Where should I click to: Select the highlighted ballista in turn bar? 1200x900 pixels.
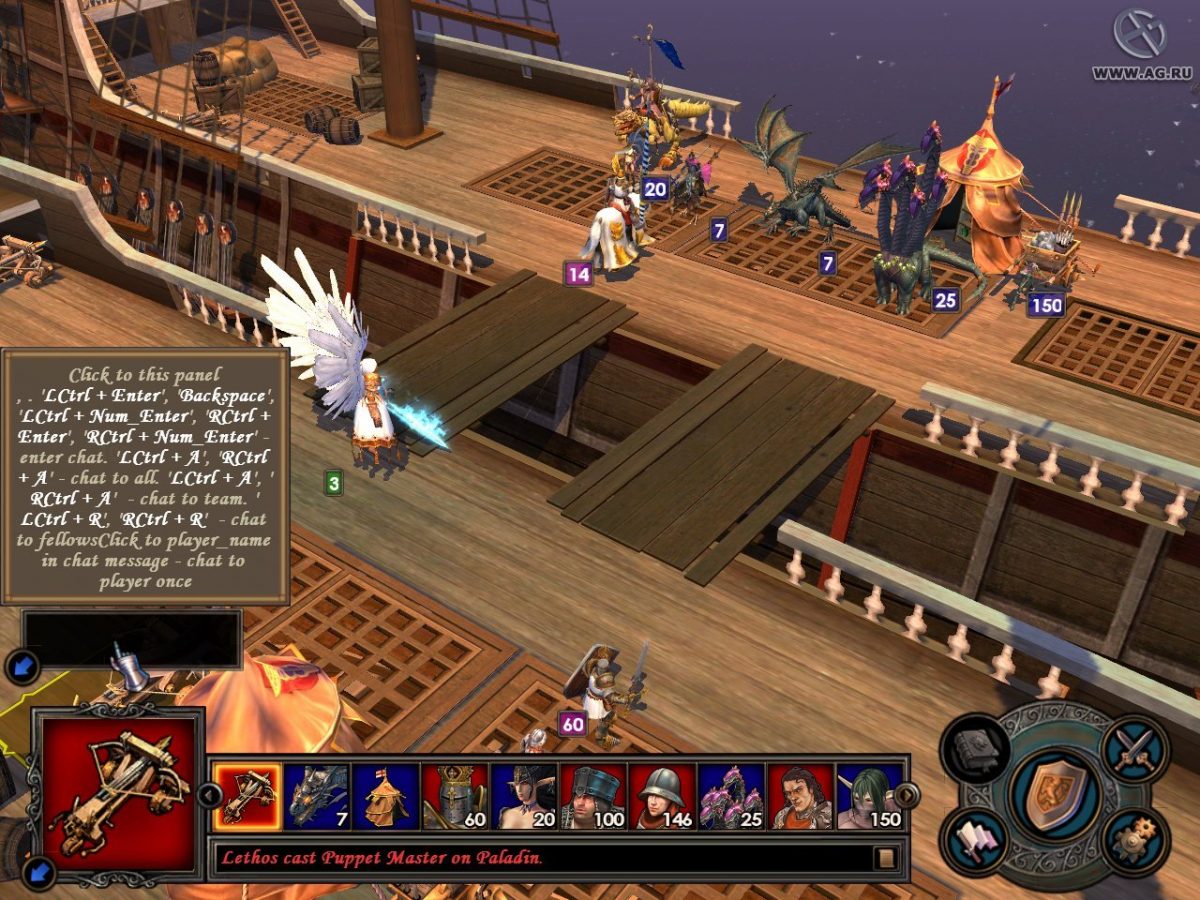tap(247, 796)
